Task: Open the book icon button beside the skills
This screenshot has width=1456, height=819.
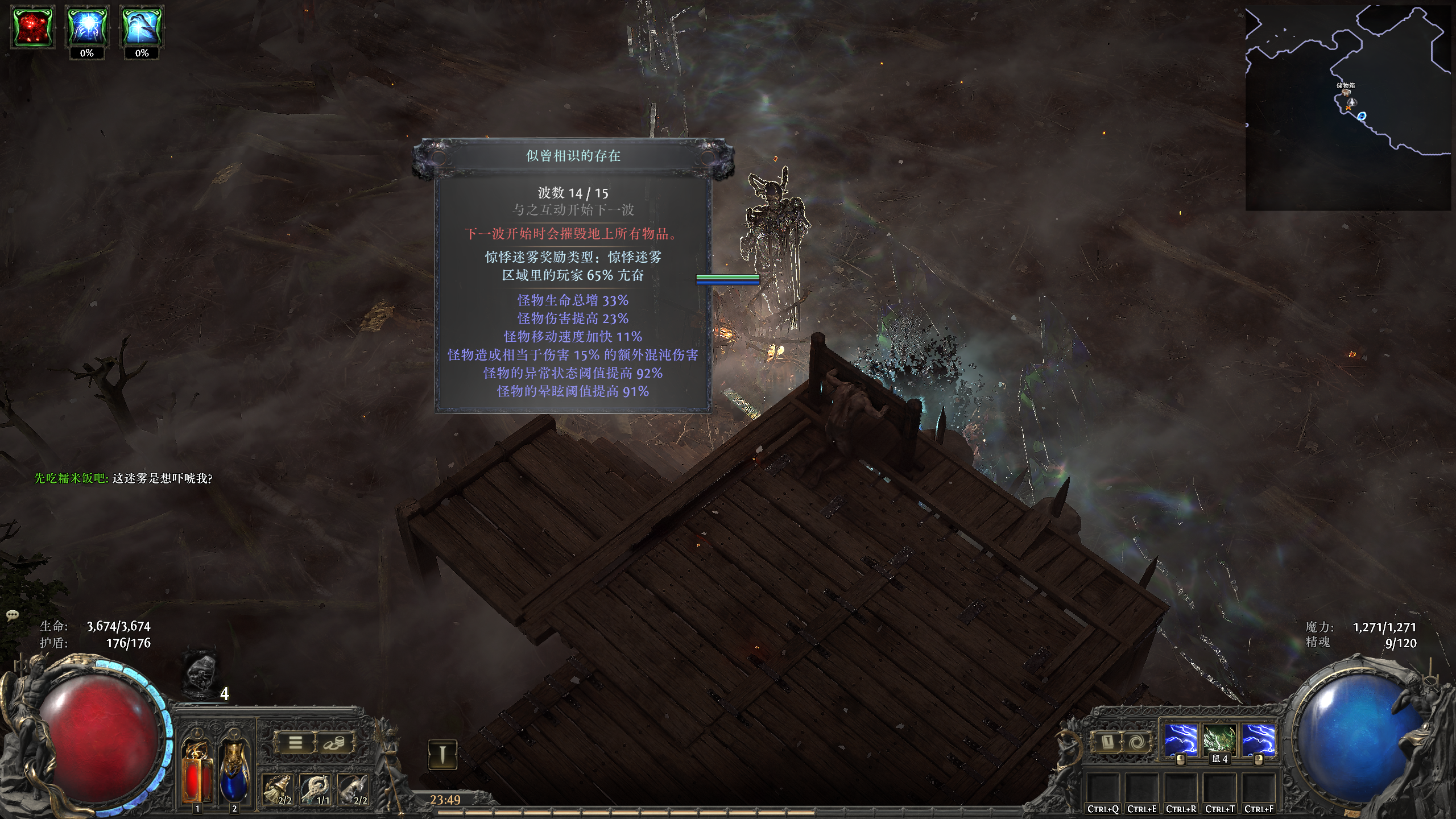Action: pyautogui.click(x=1108, y=742)
